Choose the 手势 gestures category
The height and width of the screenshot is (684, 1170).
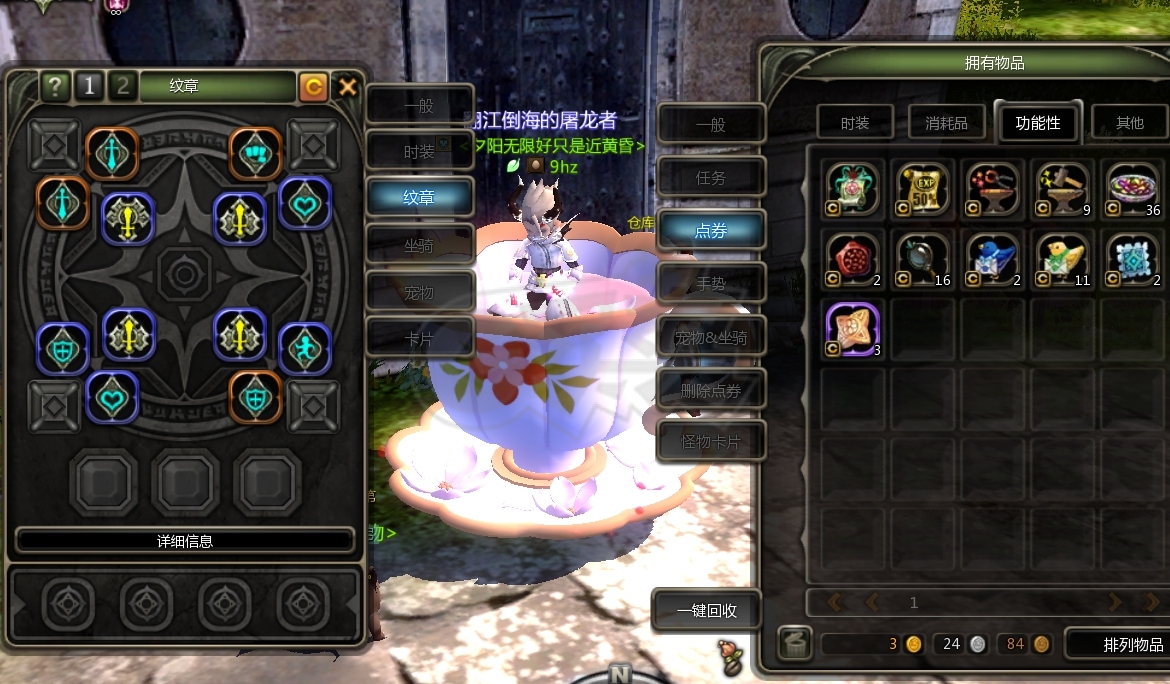[710, 284]
